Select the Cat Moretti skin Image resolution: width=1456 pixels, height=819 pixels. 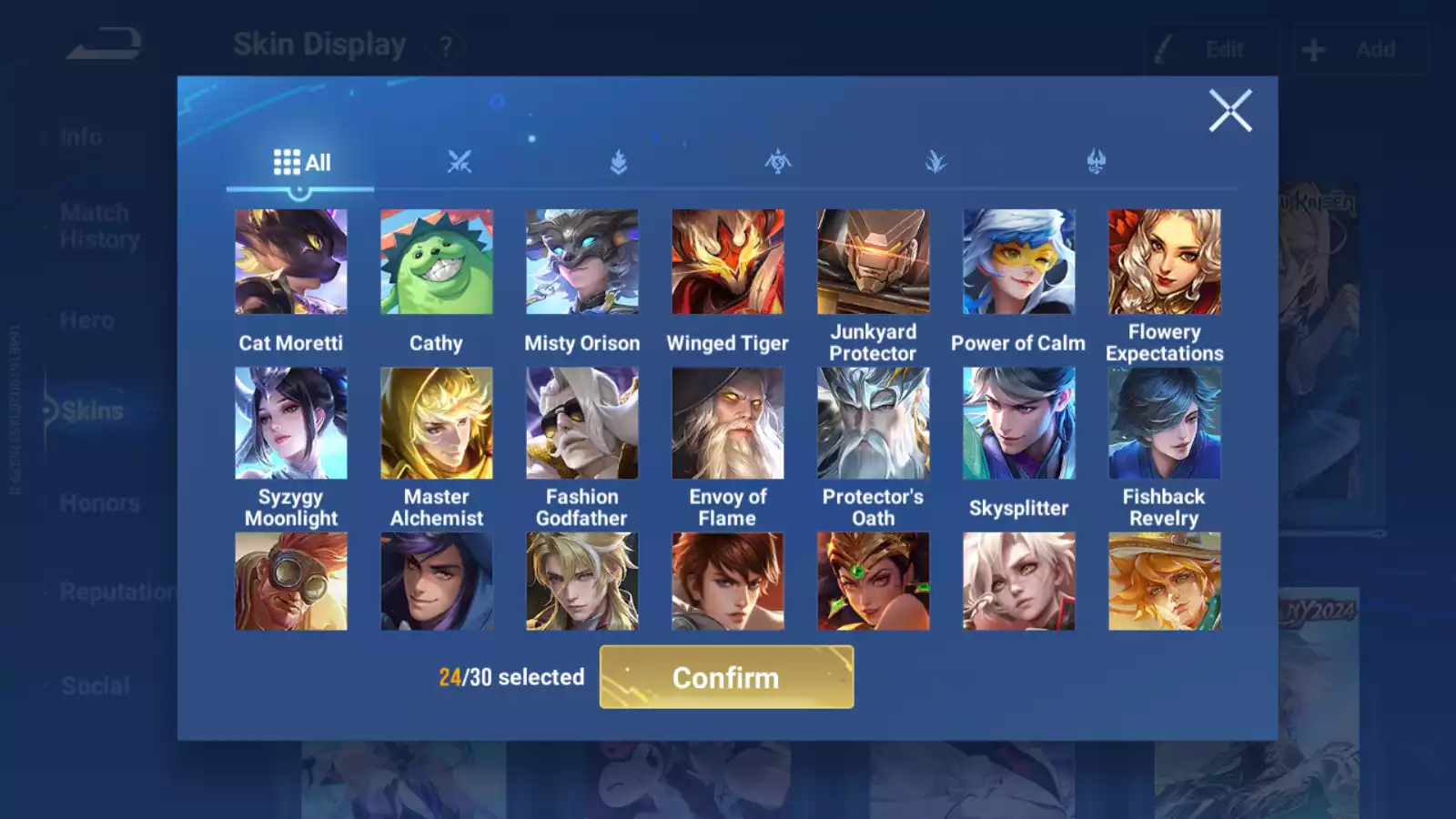(x=291, y=261)
